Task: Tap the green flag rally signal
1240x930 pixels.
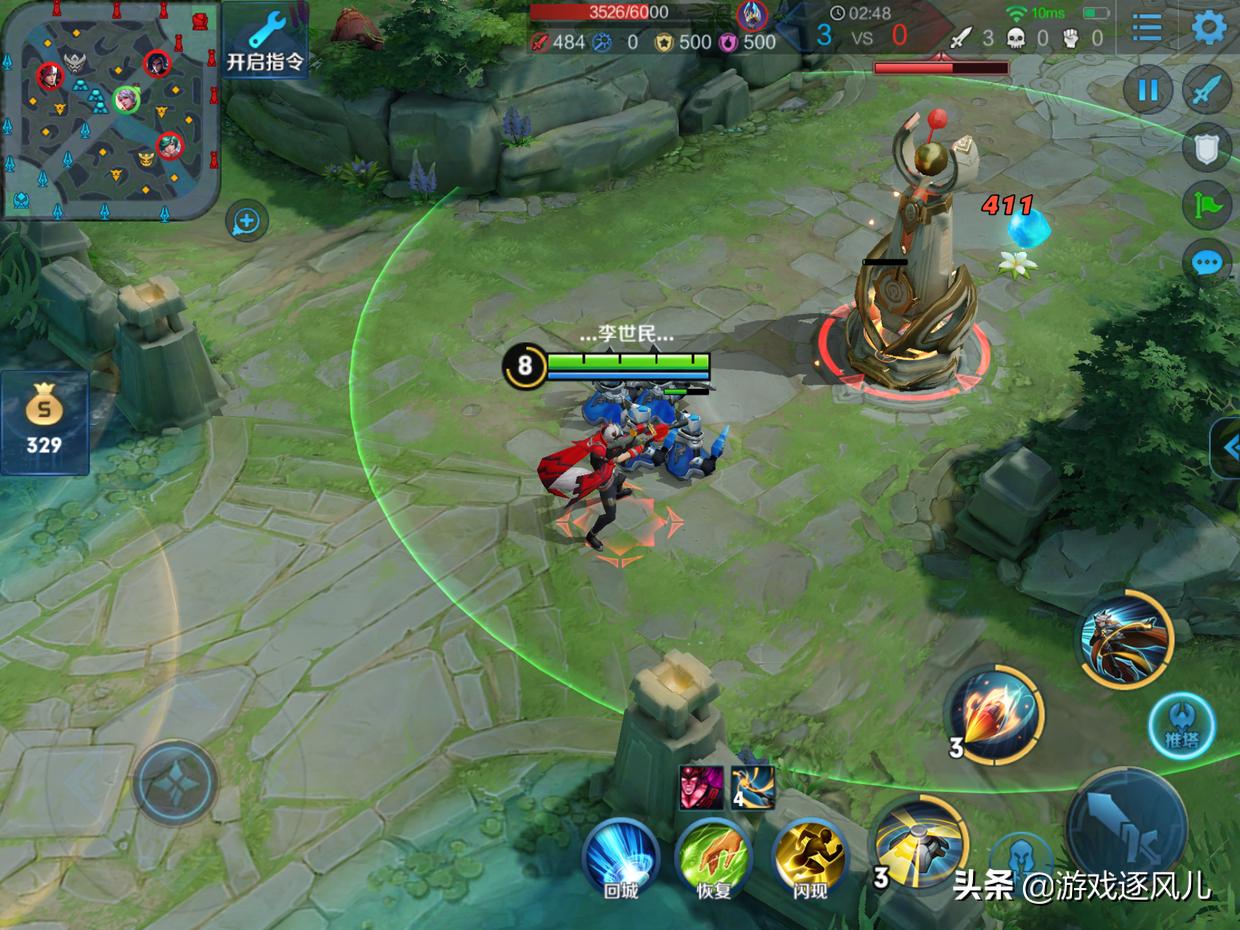Action: pyautogui.click(x=1207, y=206)
